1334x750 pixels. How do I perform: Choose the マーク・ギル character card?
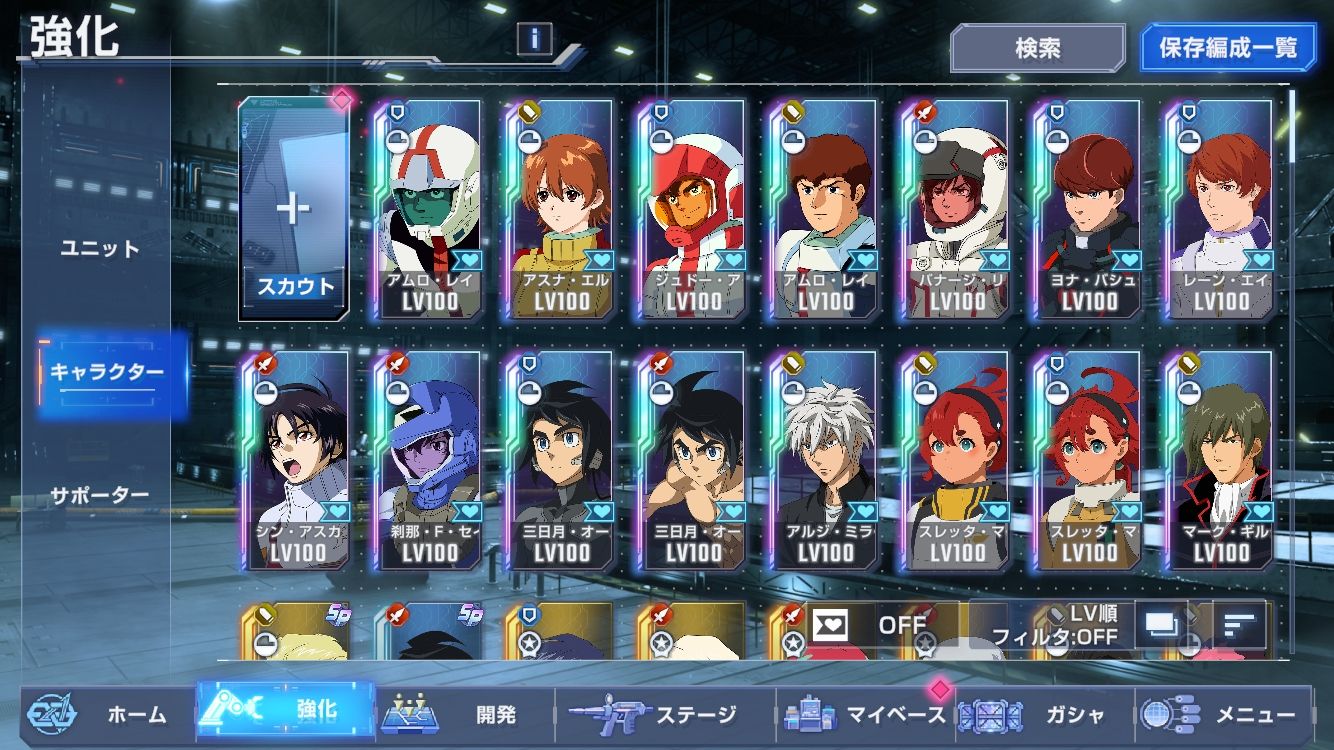coord(1221,460)
